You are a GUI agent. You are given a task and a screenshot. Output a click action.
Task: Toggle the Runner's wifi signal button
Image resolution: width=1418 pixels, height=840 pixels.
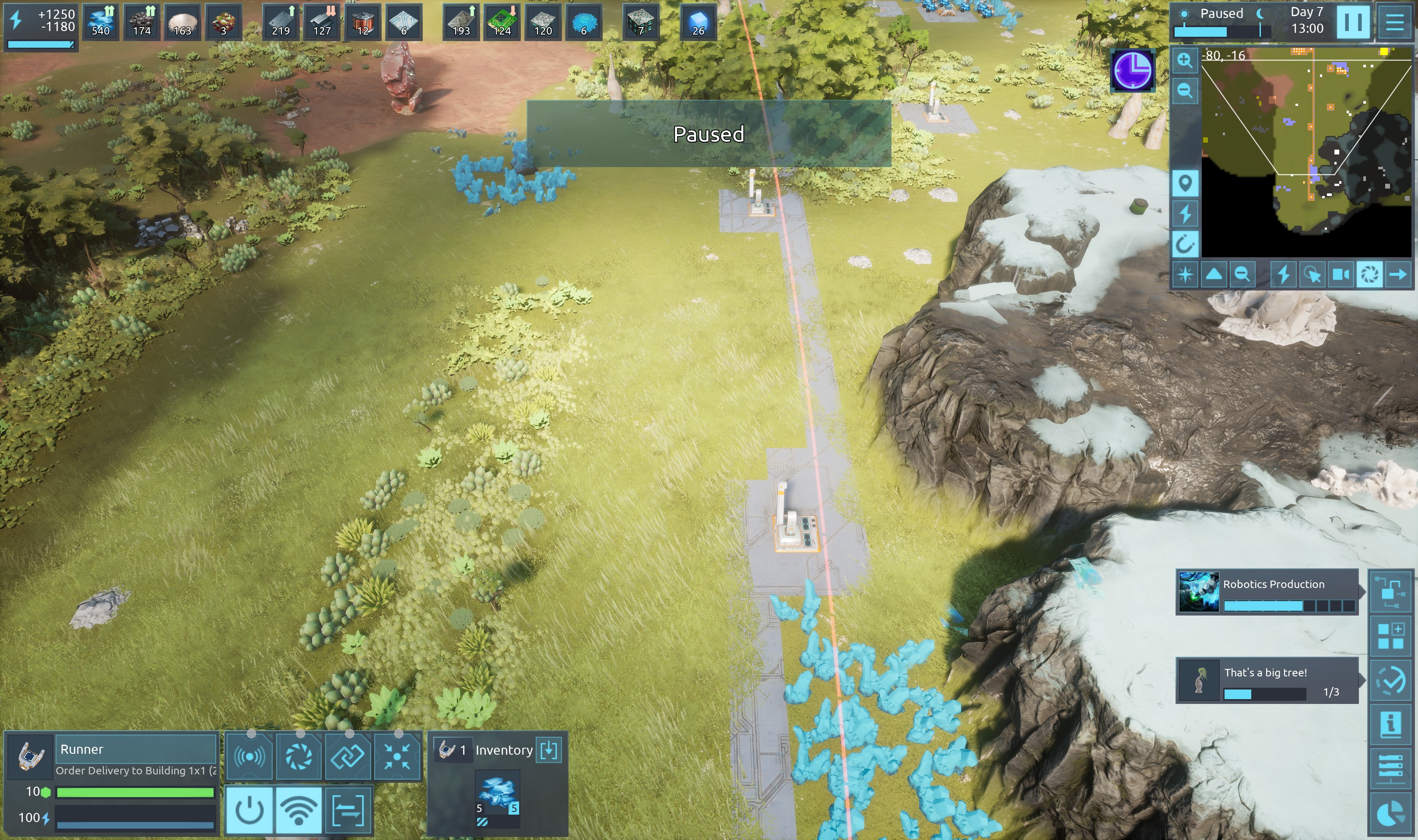pyautogui.click(x=298, y=810)
